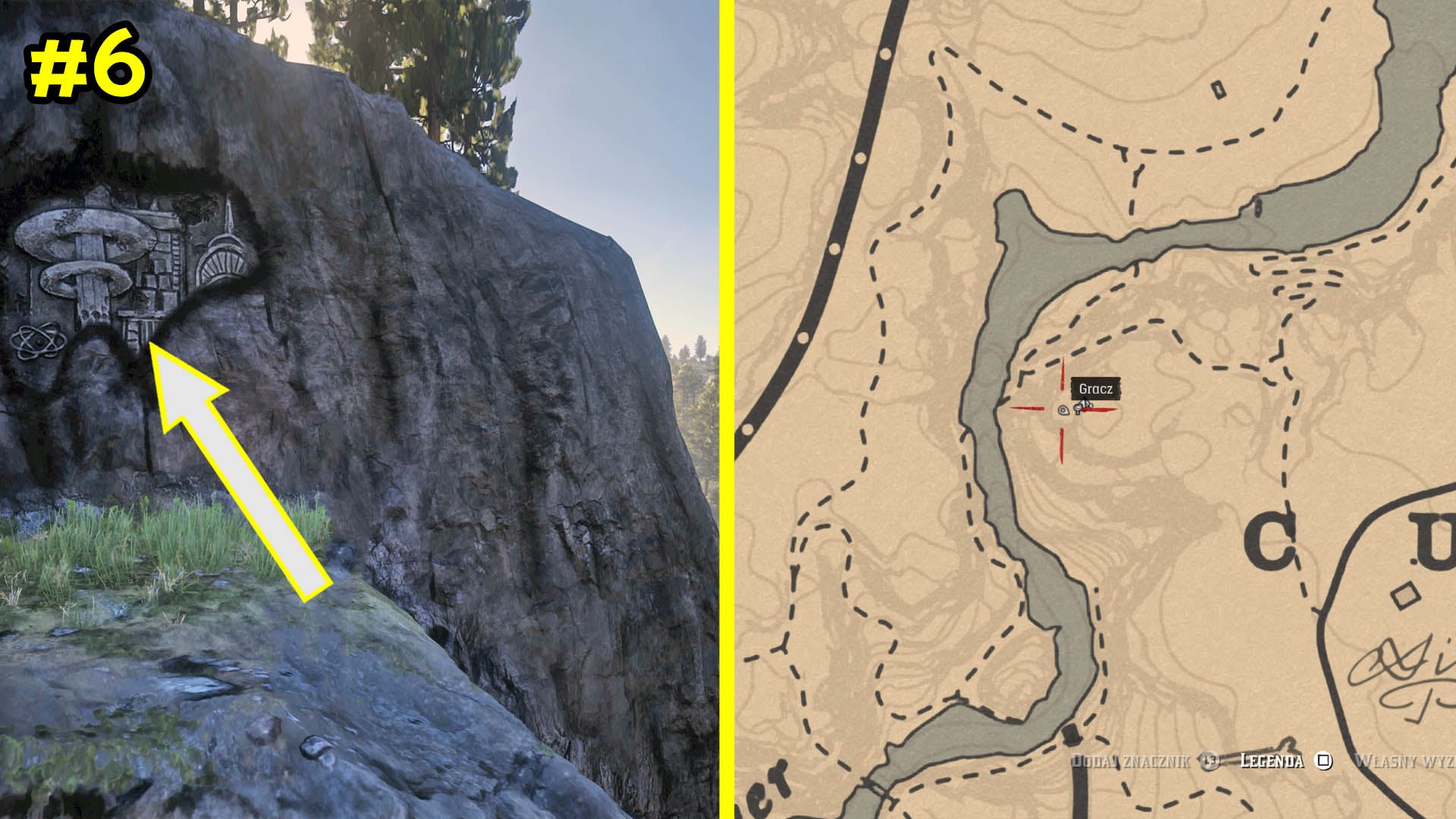This screenshot has height=819, width=1456.
Task: Click the Gracz name tooltip label
Action: [1095, 388]
